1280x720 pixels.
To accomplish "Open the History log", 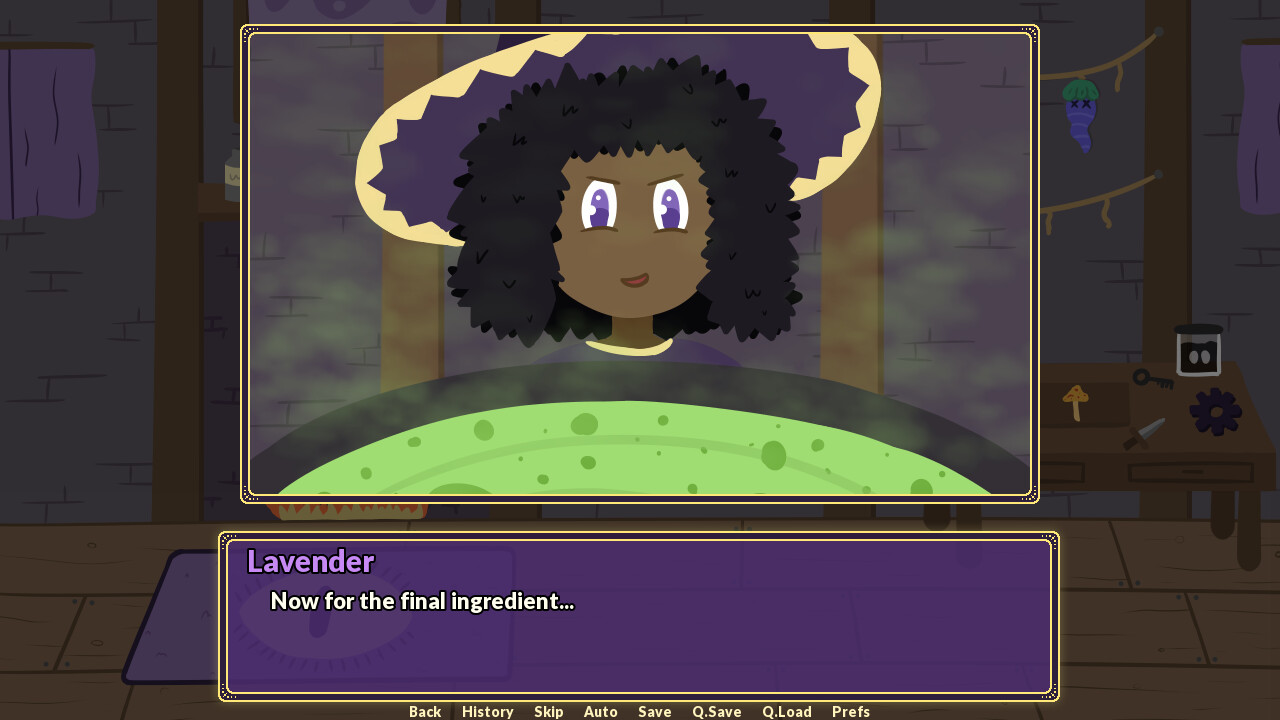I will (x=487, y=711).
